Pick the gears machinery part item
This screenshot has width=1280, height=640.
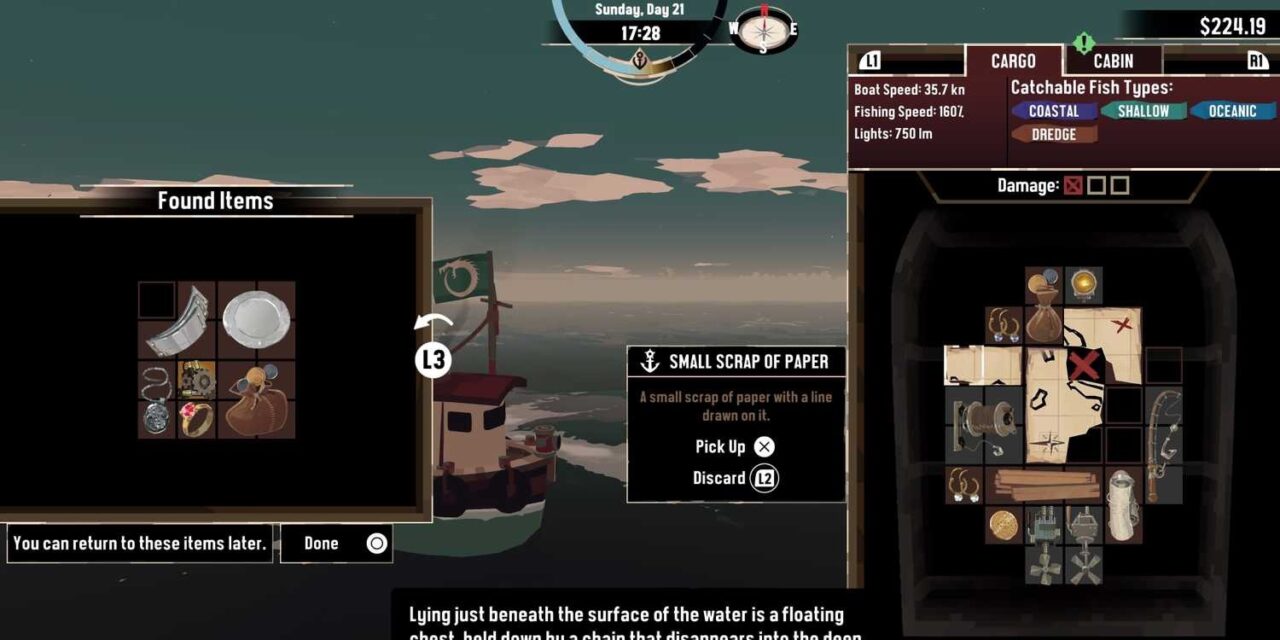196,379
